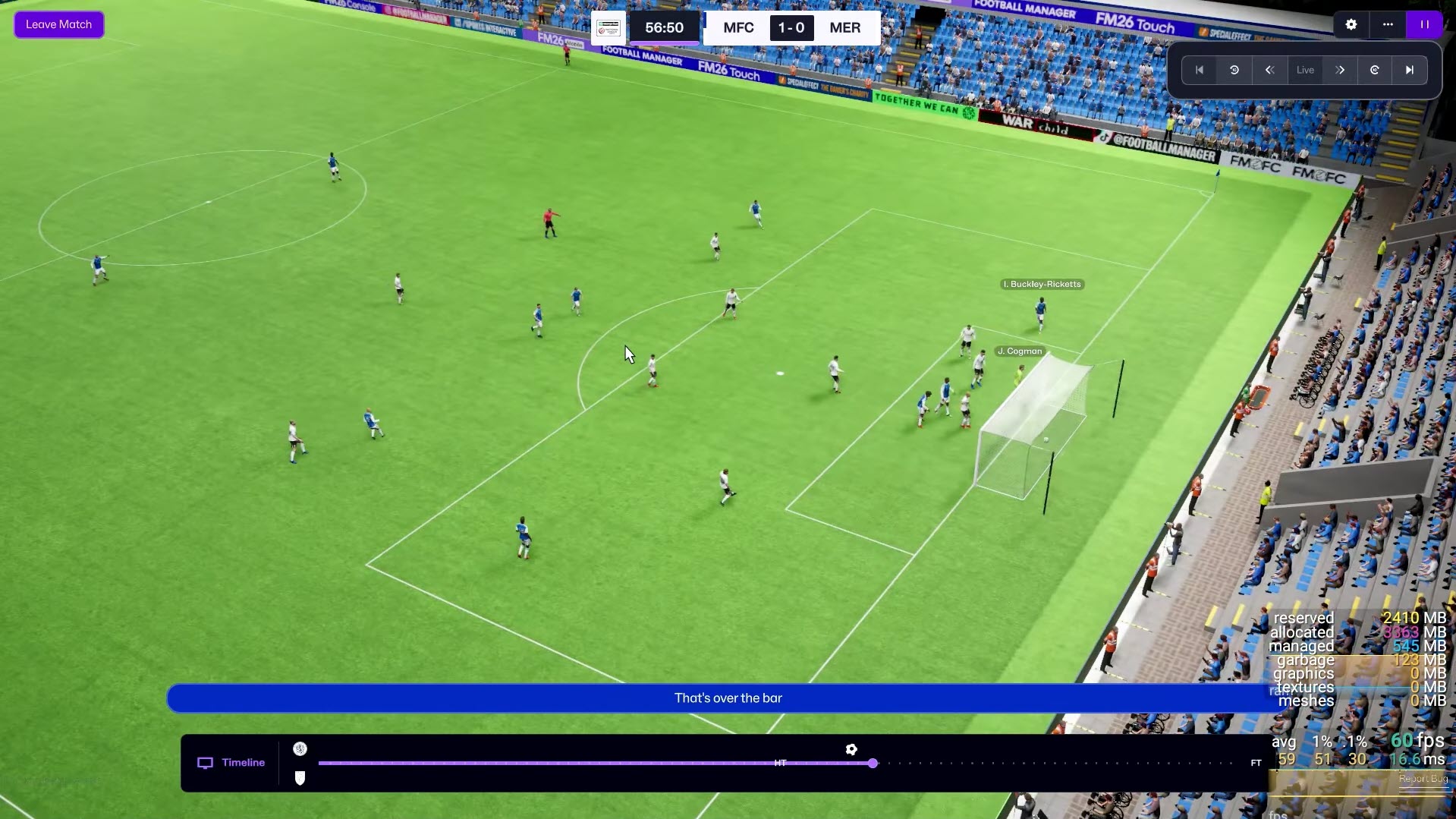This screenshot has width=1456, height=819.
Task: Pause the match with the purple button
Action: [1424, 24]
